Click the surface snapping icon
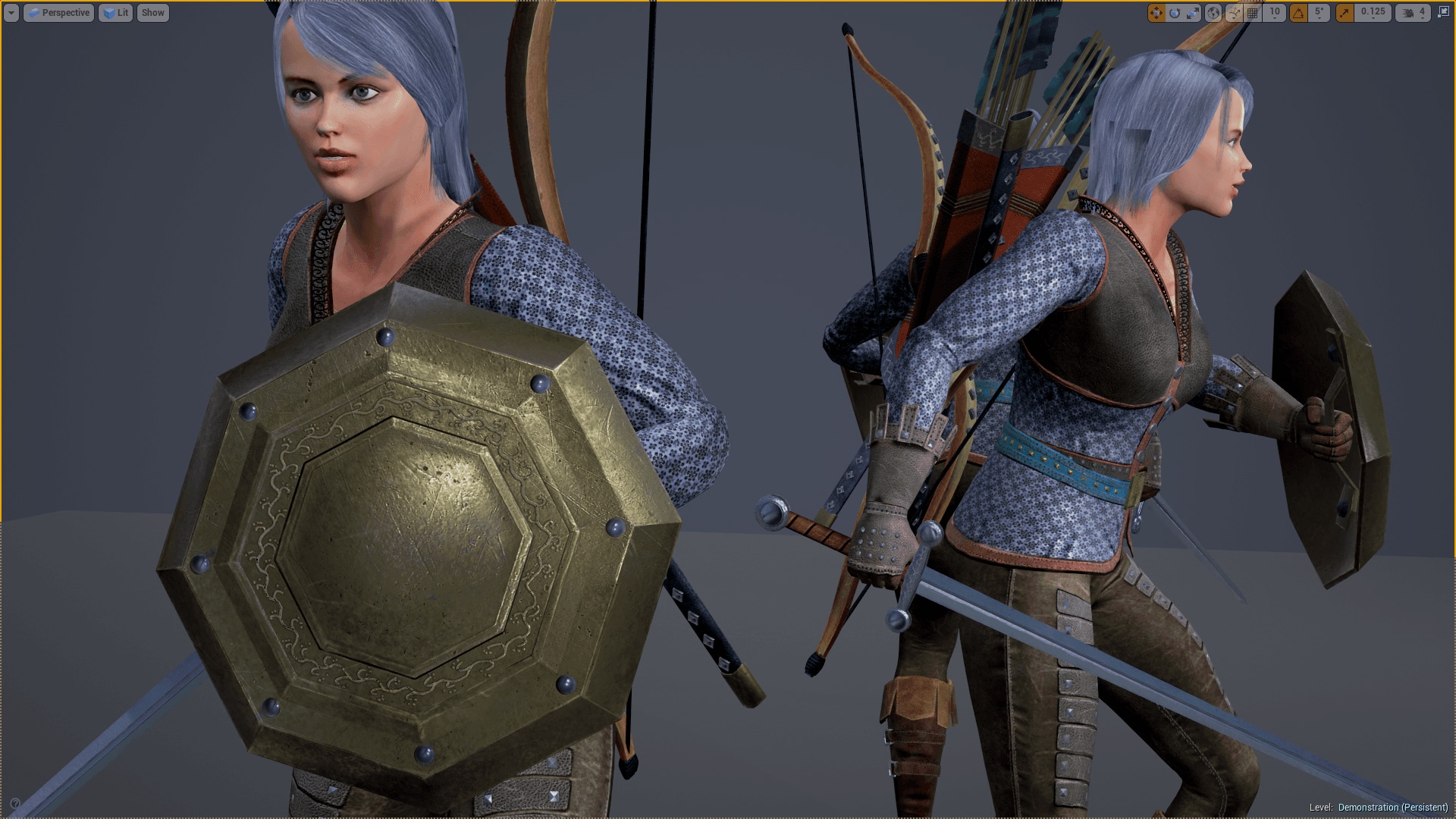Viewport: 1456px width, 819px height. click(1234, 12)
